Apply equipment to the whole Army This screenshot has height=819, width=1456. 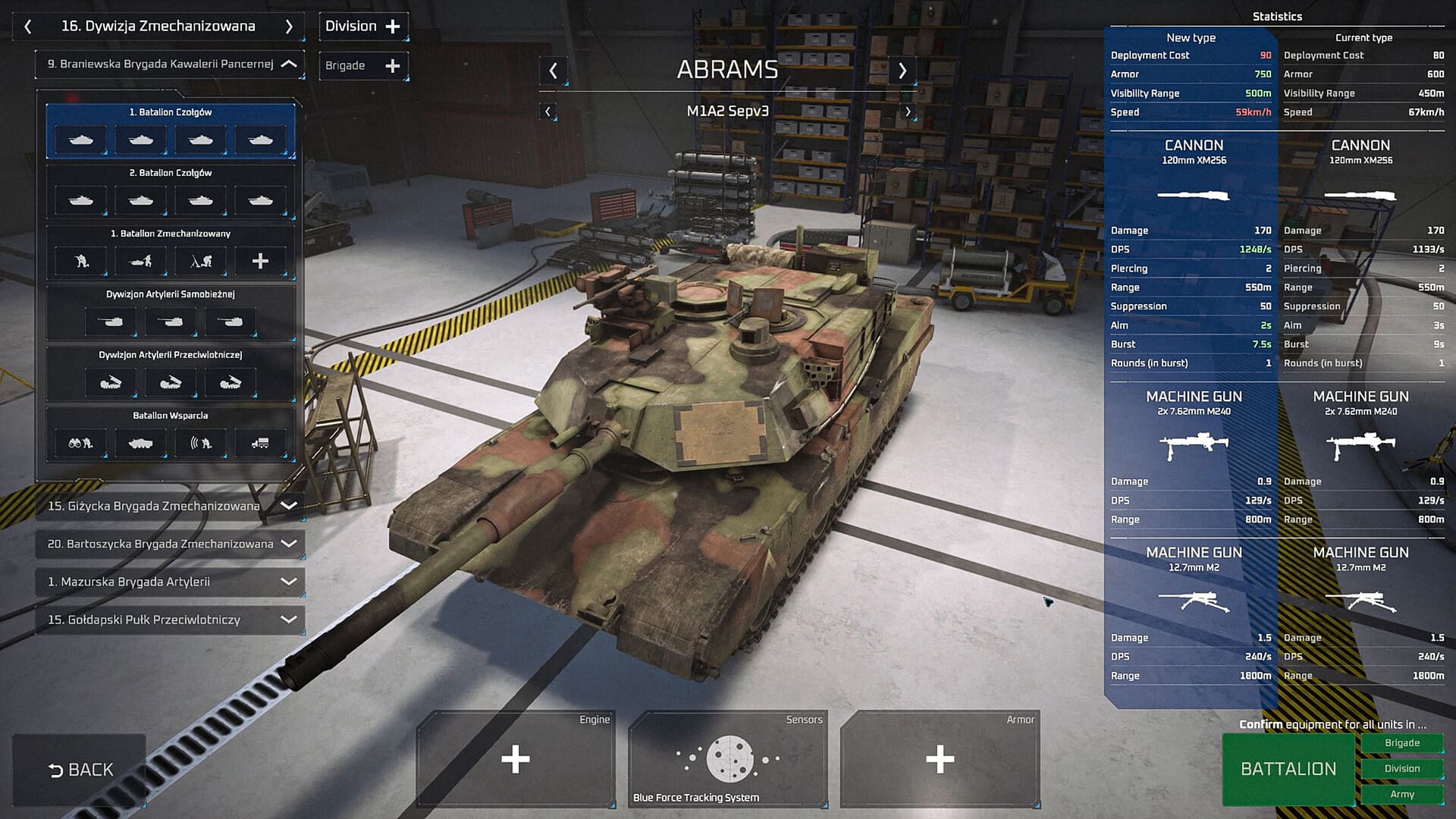click(x=1401, y=794)
